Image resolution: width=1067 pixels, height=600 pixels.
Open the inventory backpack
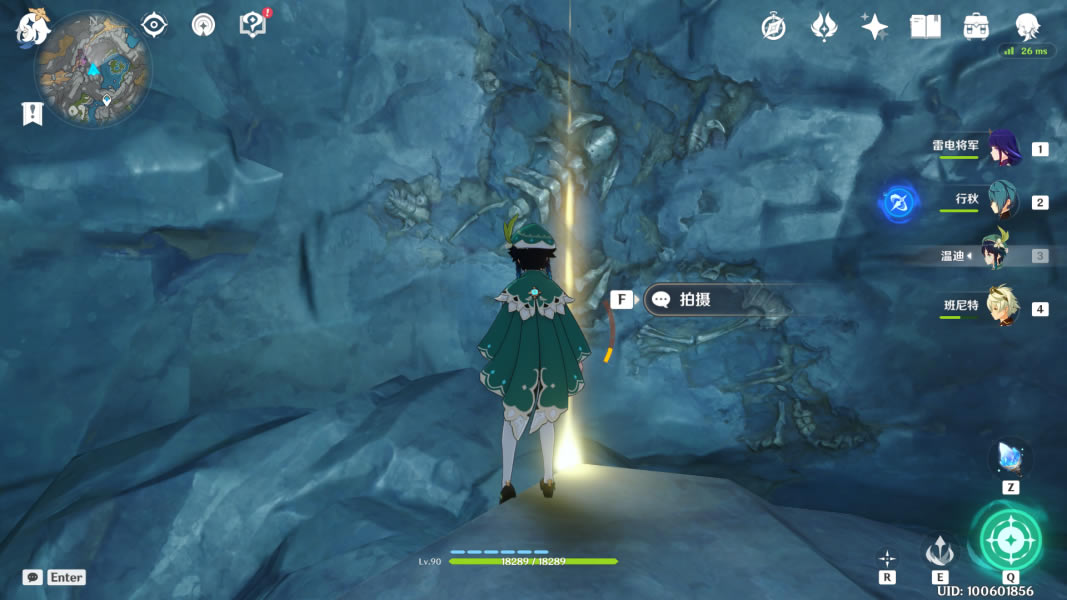coord(976,27)
